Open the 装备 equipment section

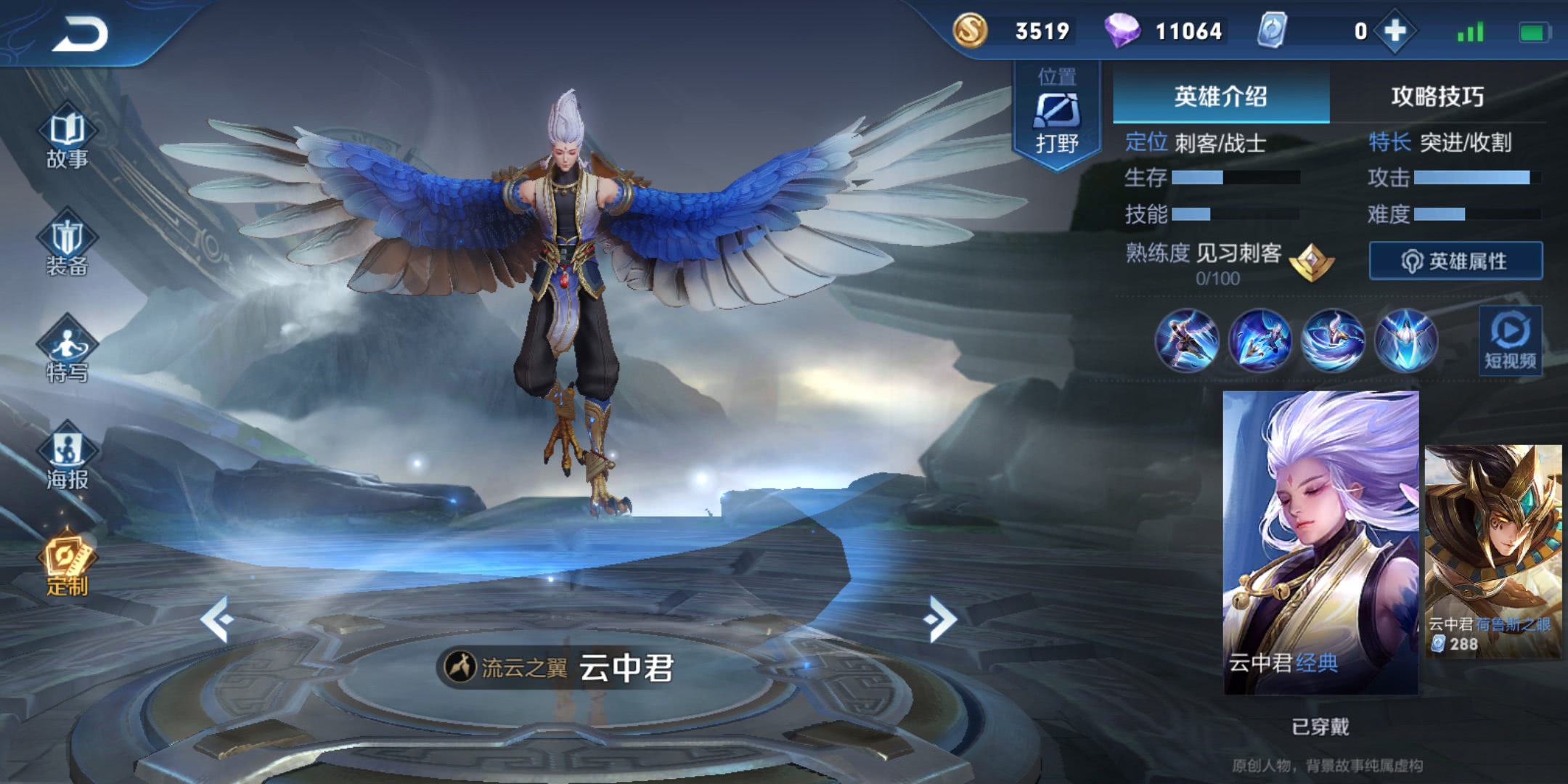(x=67, y=243)
